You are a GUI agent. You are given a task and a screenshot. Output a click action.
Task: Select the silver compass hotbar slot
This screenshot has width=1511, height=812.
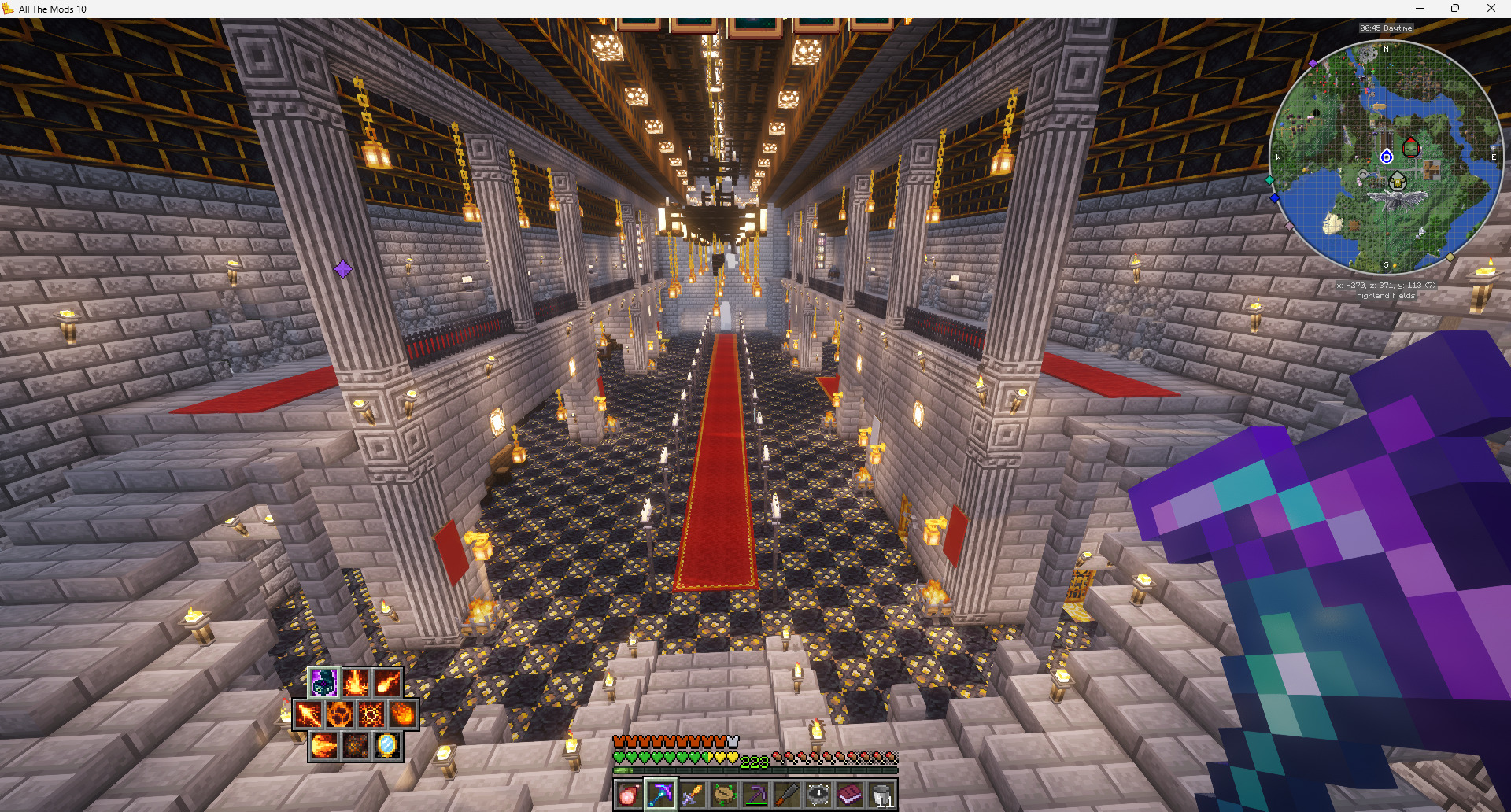pyautogui.click(x=818, y=795)
